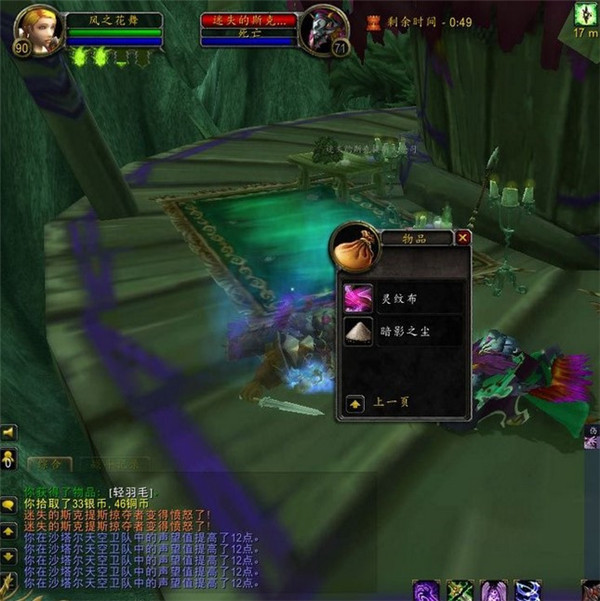Image resolution: width=600 pixels, height=601 pixels.
Task: Toggle the speaker sound button
Action: [8, 432]
